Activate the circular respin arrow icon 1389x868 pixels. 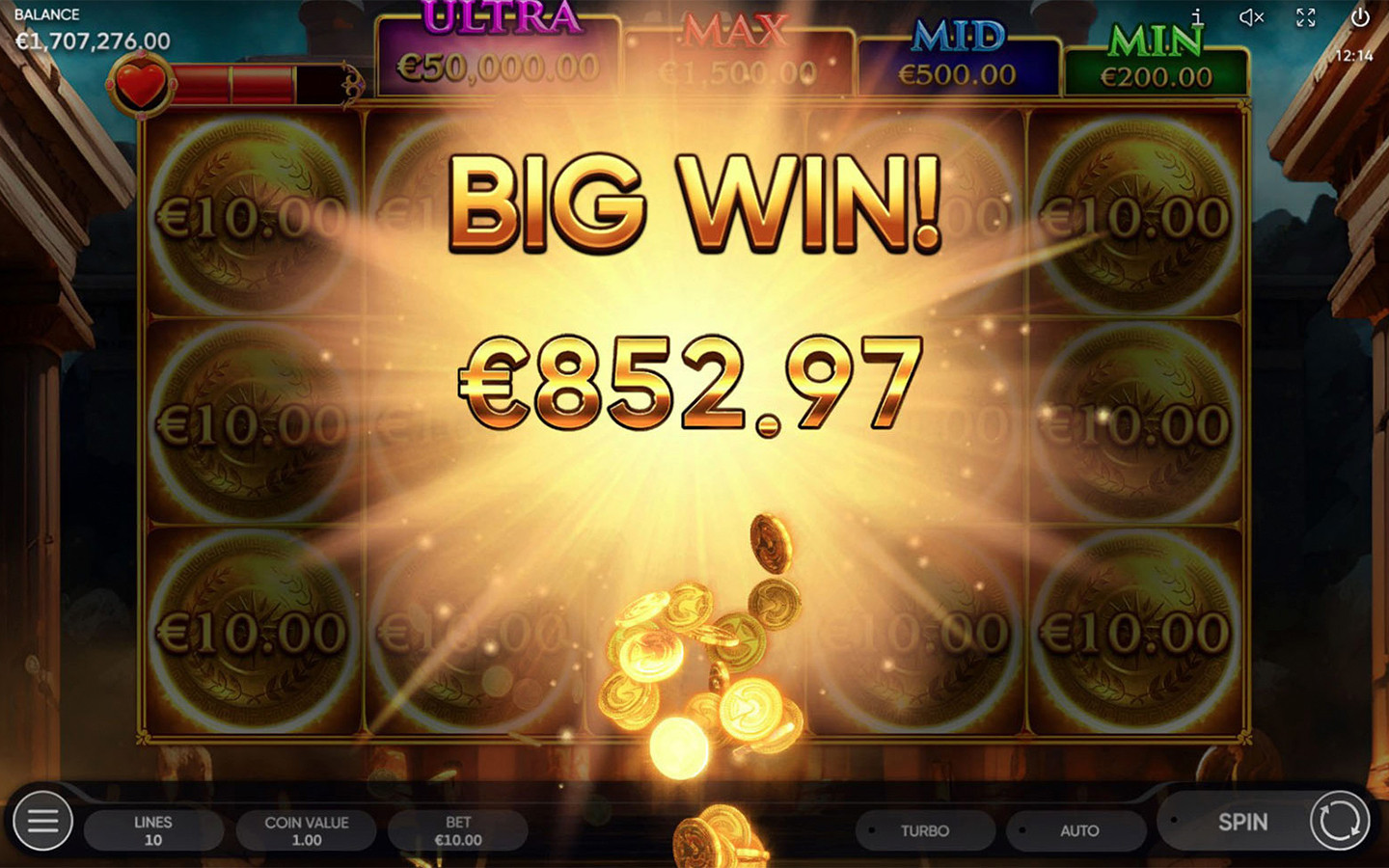coord(1342,822)
